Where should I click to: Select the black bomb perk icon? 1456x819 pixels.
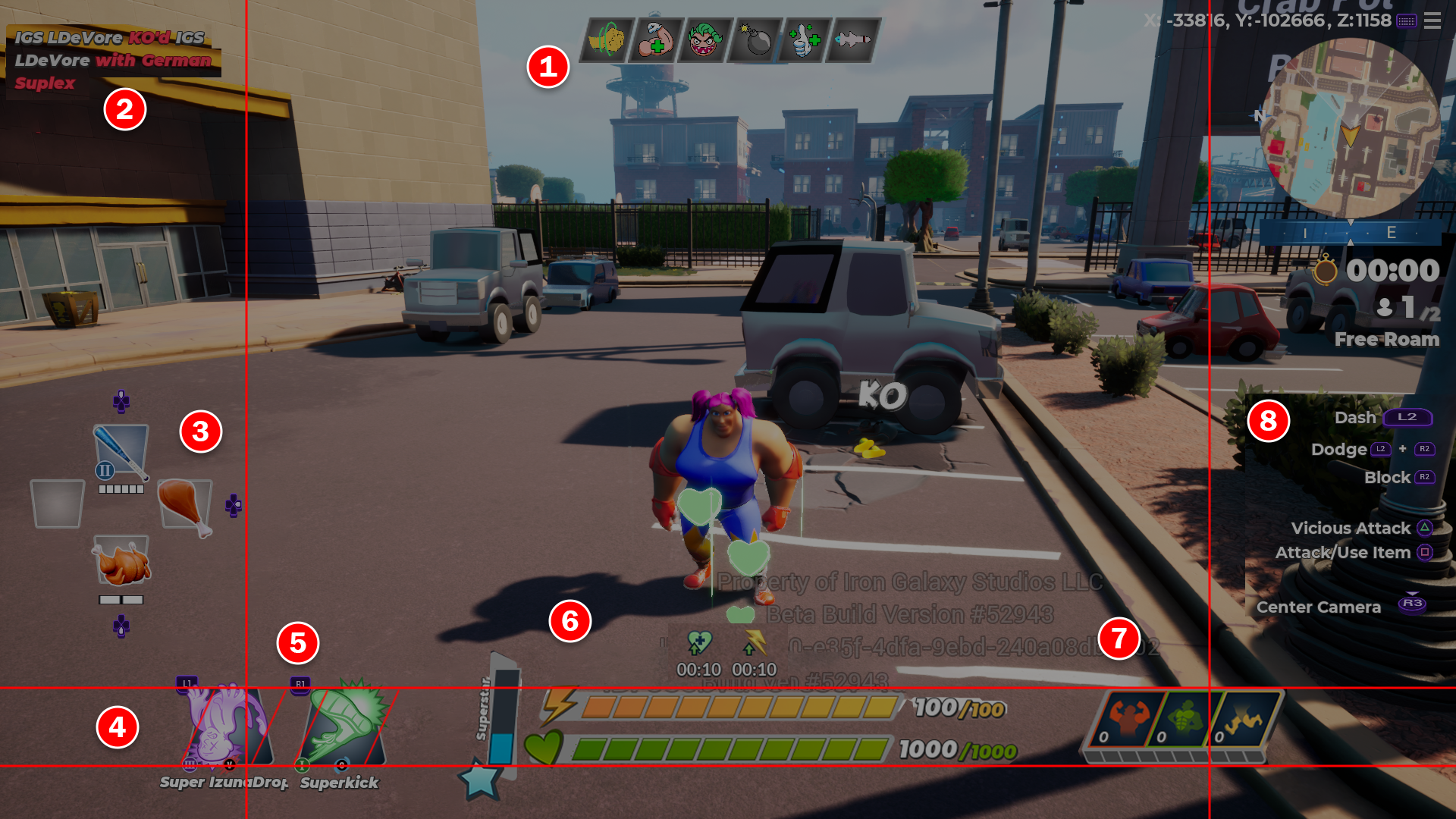[x=755, y=39]
